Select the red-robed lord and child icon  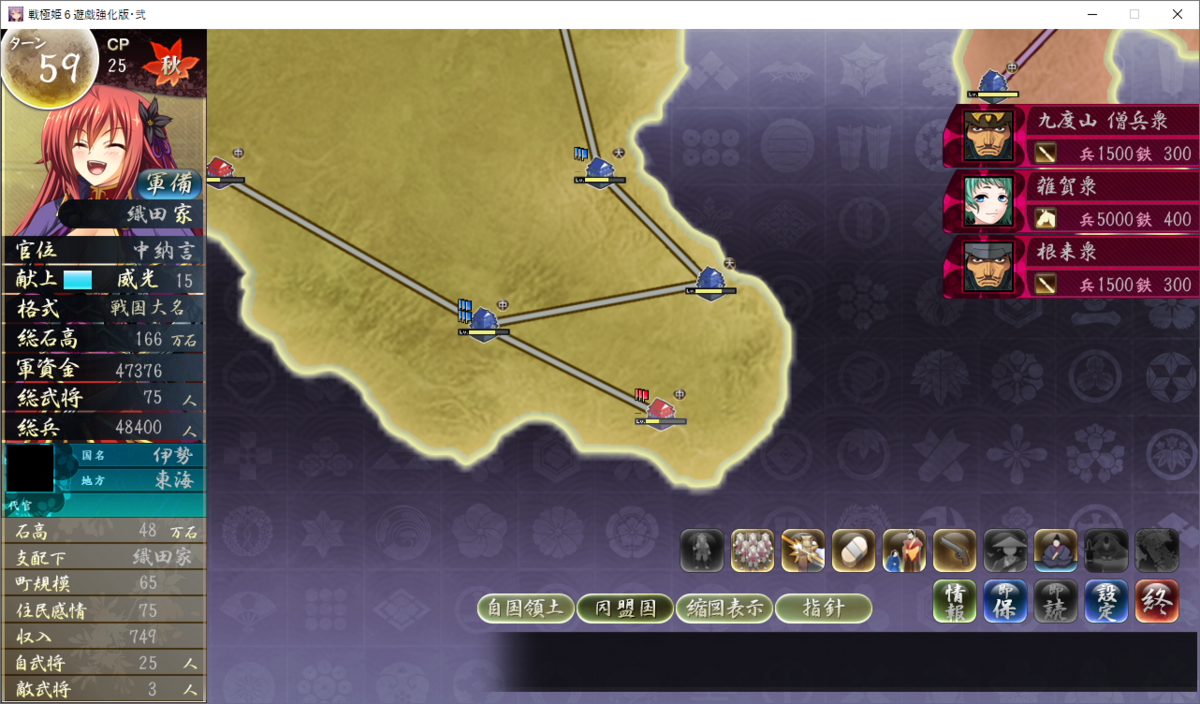tap(904, 551)
